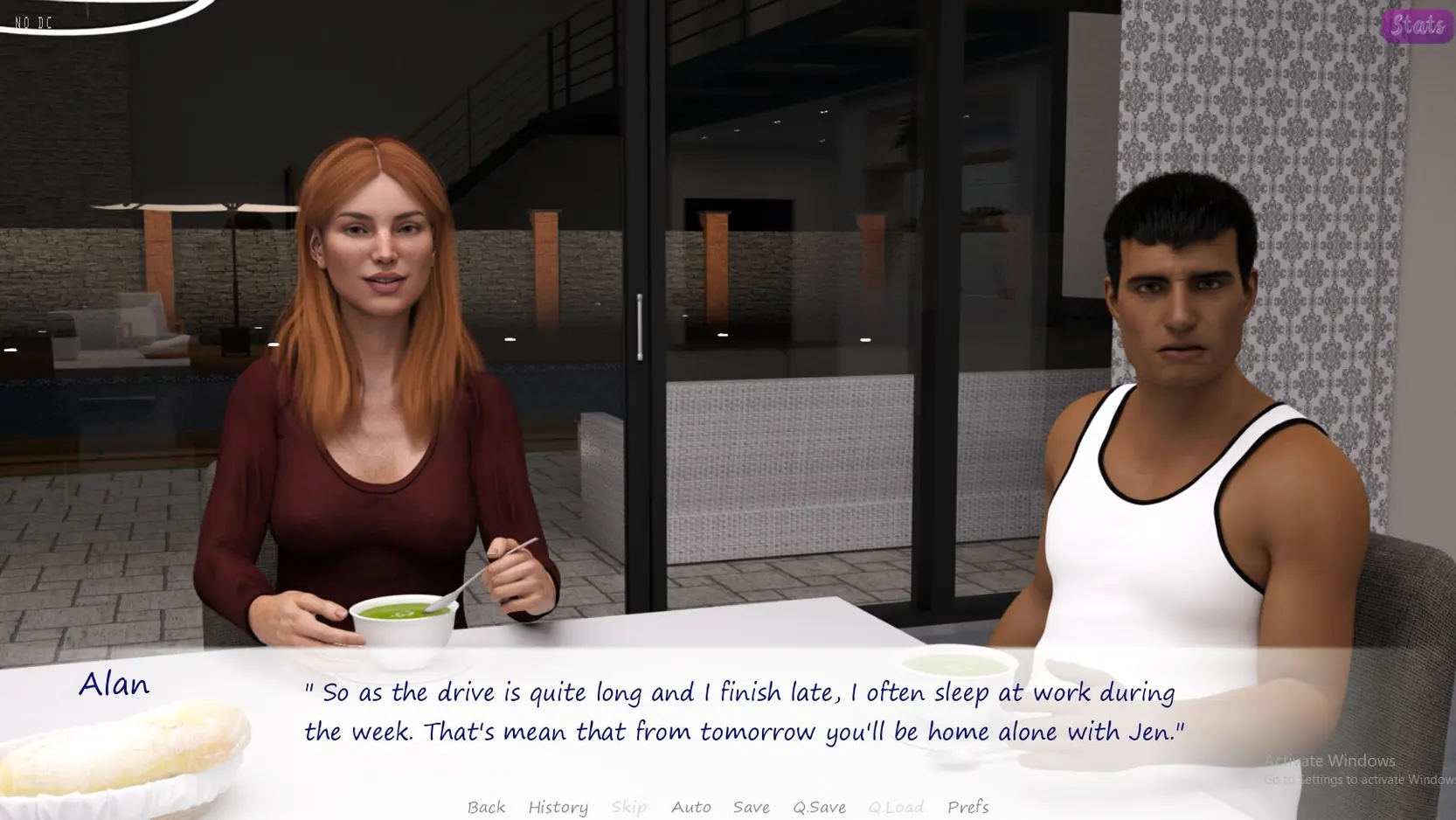Perform a quick save with Q.Save
This screenshot has height=820, width=1456.
(x=818, y=806)
